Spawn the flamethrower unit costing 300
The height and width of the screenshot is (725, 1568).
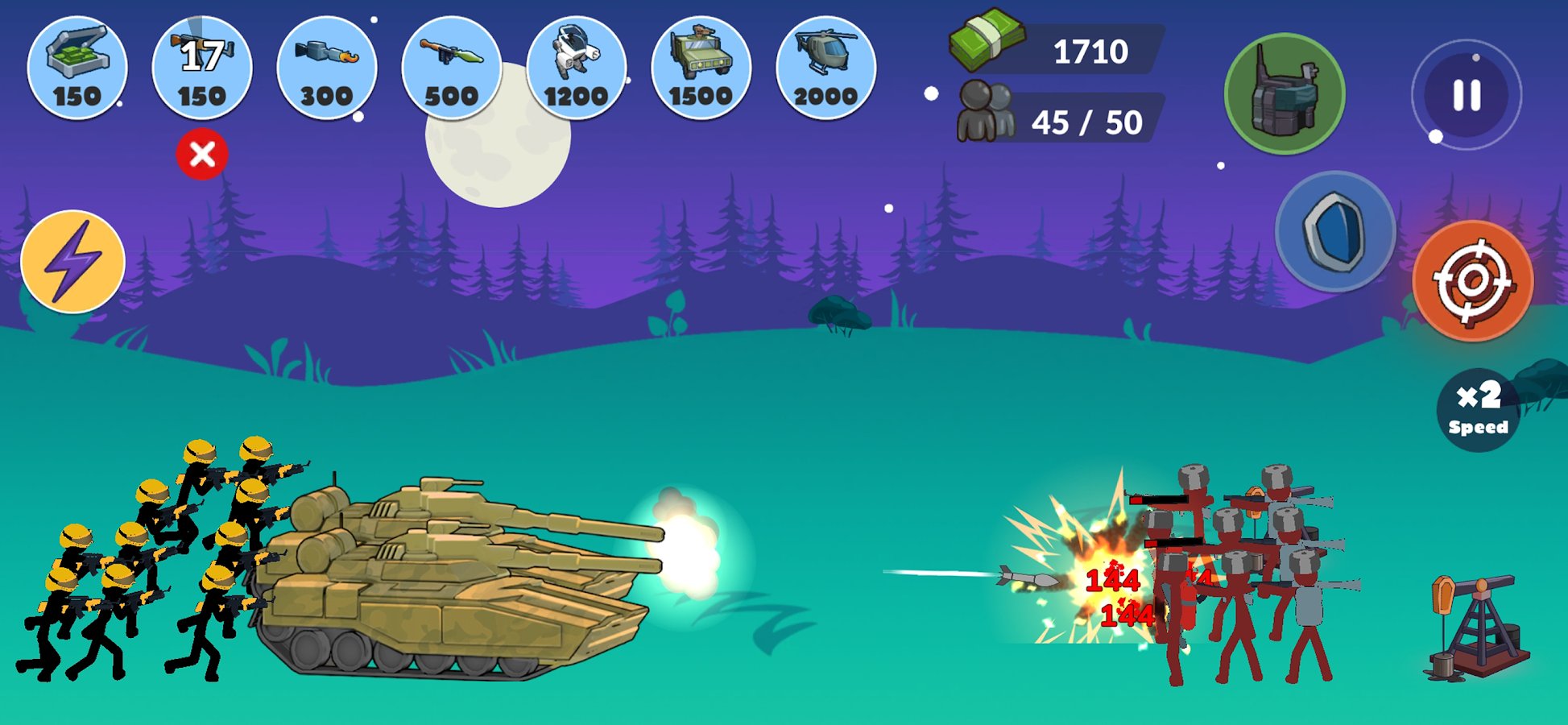[x=327, y=68]
